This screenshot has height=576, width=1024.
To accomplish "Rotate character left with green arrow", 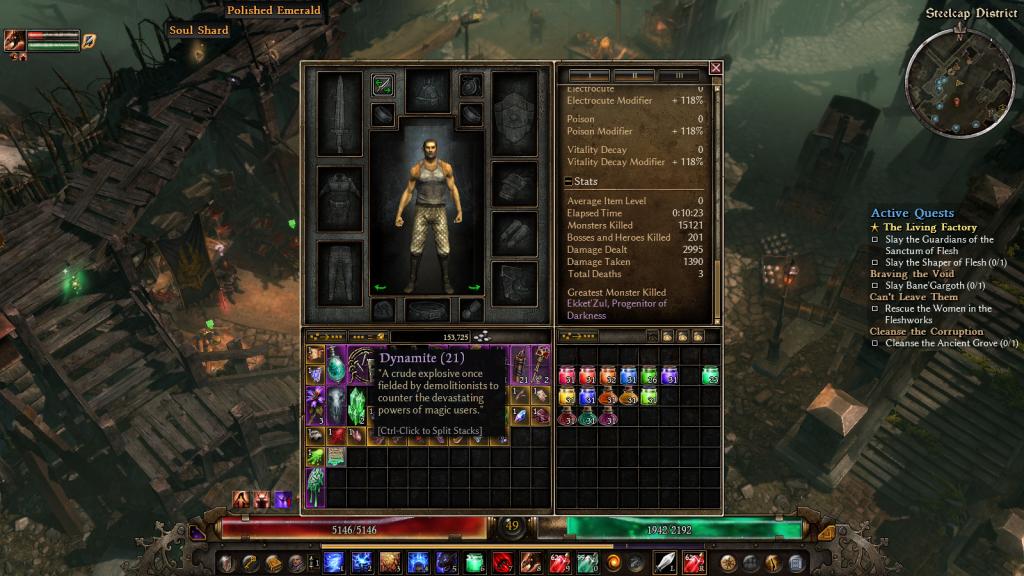I will [379, 288].
